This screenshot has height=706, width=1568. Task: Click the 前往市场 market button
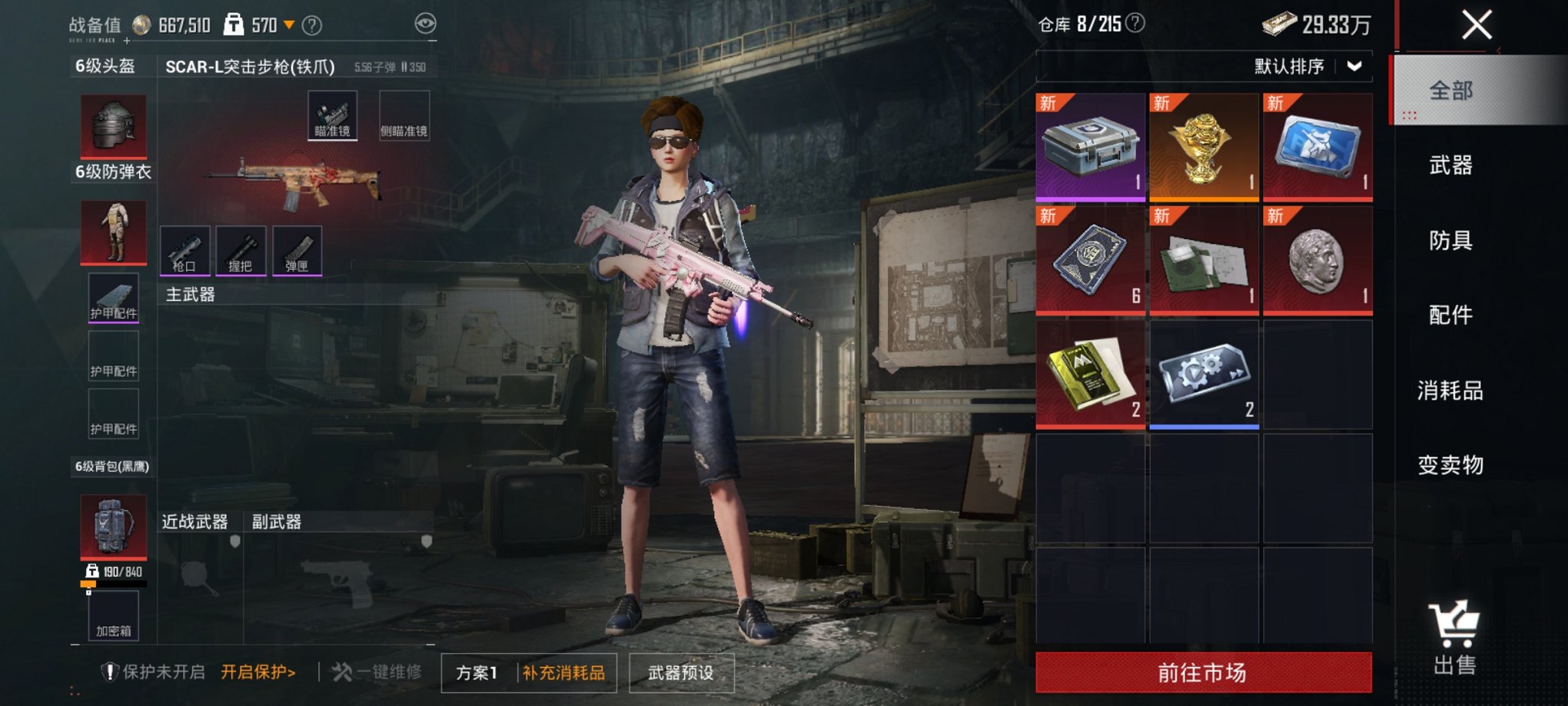click(1204, 671)
